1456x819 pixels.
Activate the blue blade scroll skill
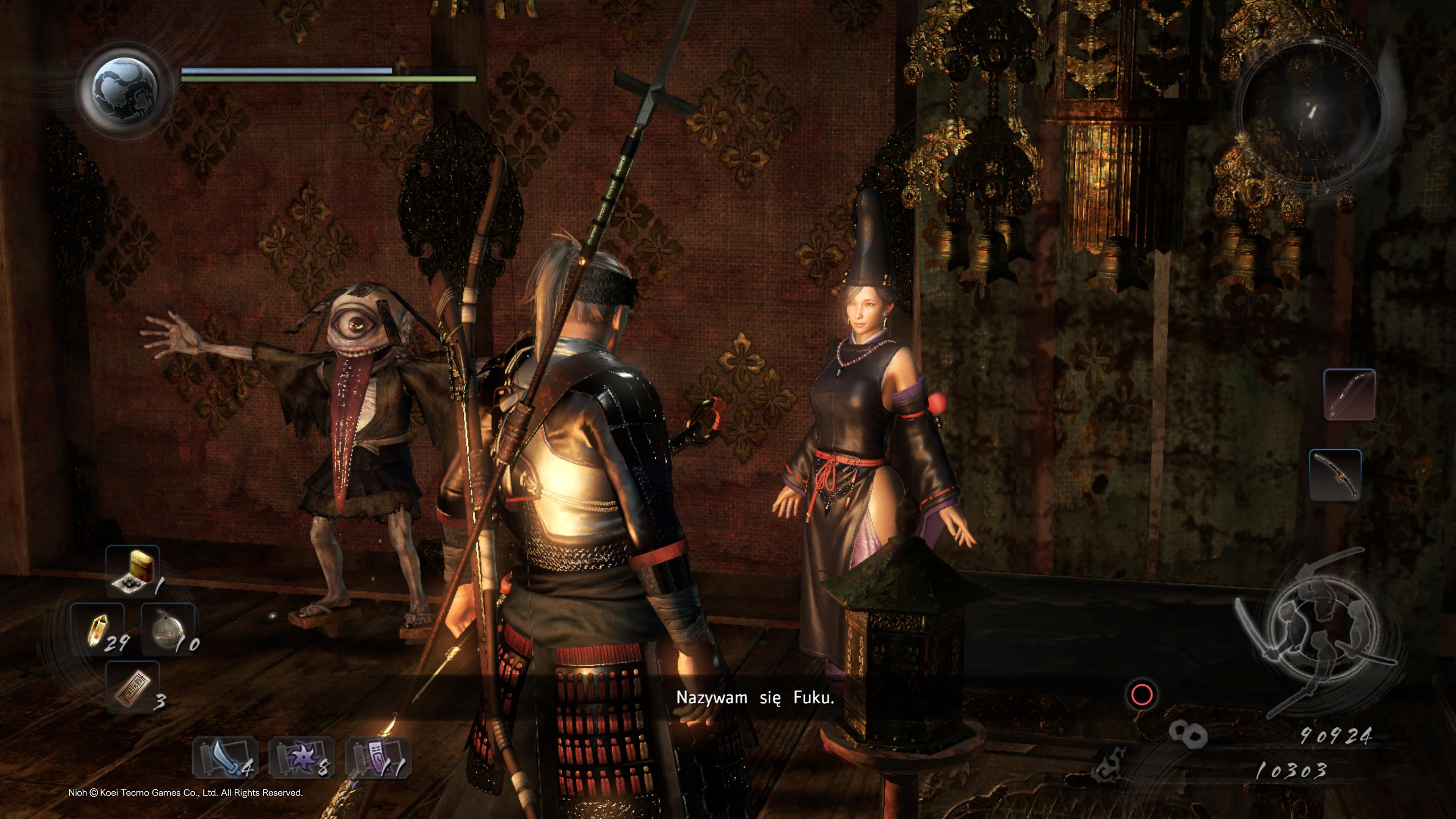pos(226,758)
